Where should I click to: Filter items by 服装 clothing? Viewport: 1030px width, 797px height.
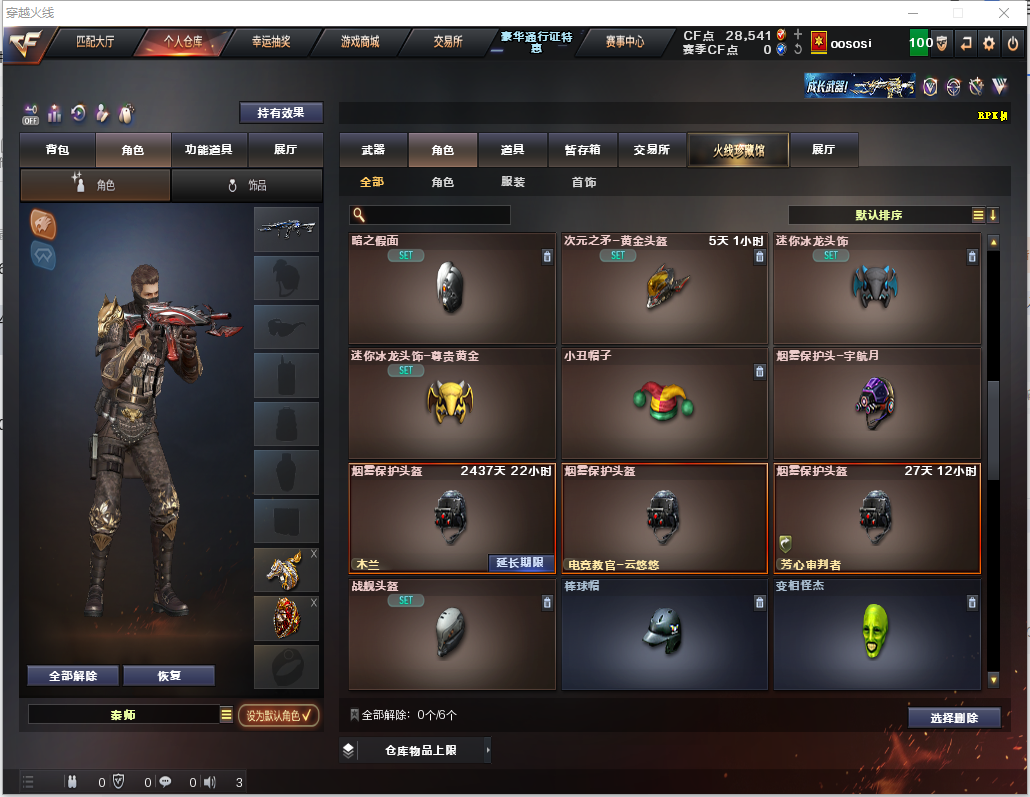[x=513, y=183]
